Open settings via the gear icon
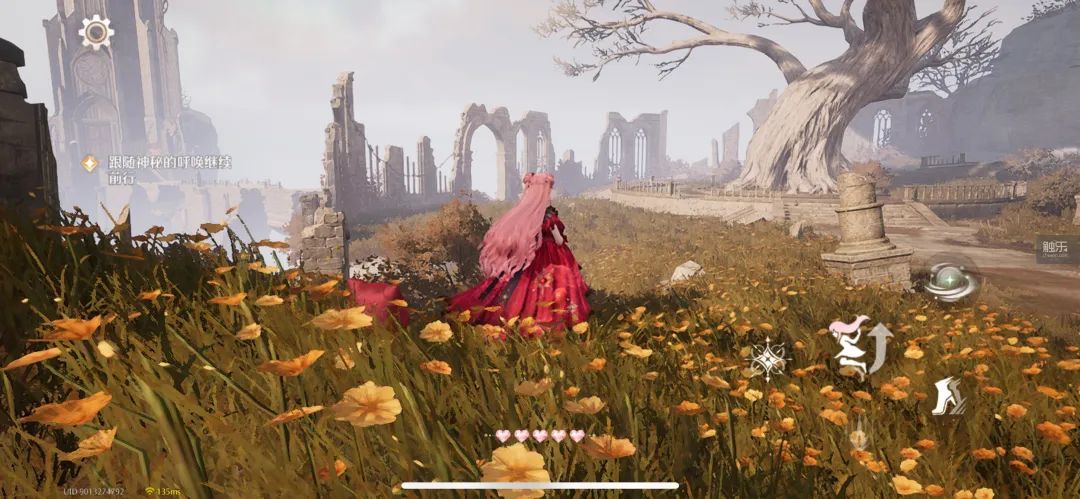The width and height of the screenshot is (1080, 499). point(96,33)
